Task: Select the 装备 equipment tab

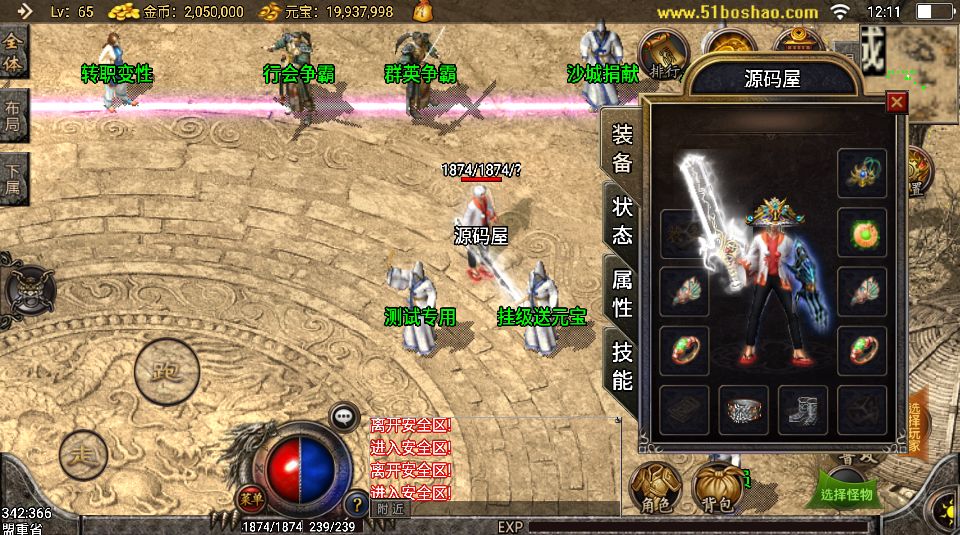Action: click(x=621, y=149)
